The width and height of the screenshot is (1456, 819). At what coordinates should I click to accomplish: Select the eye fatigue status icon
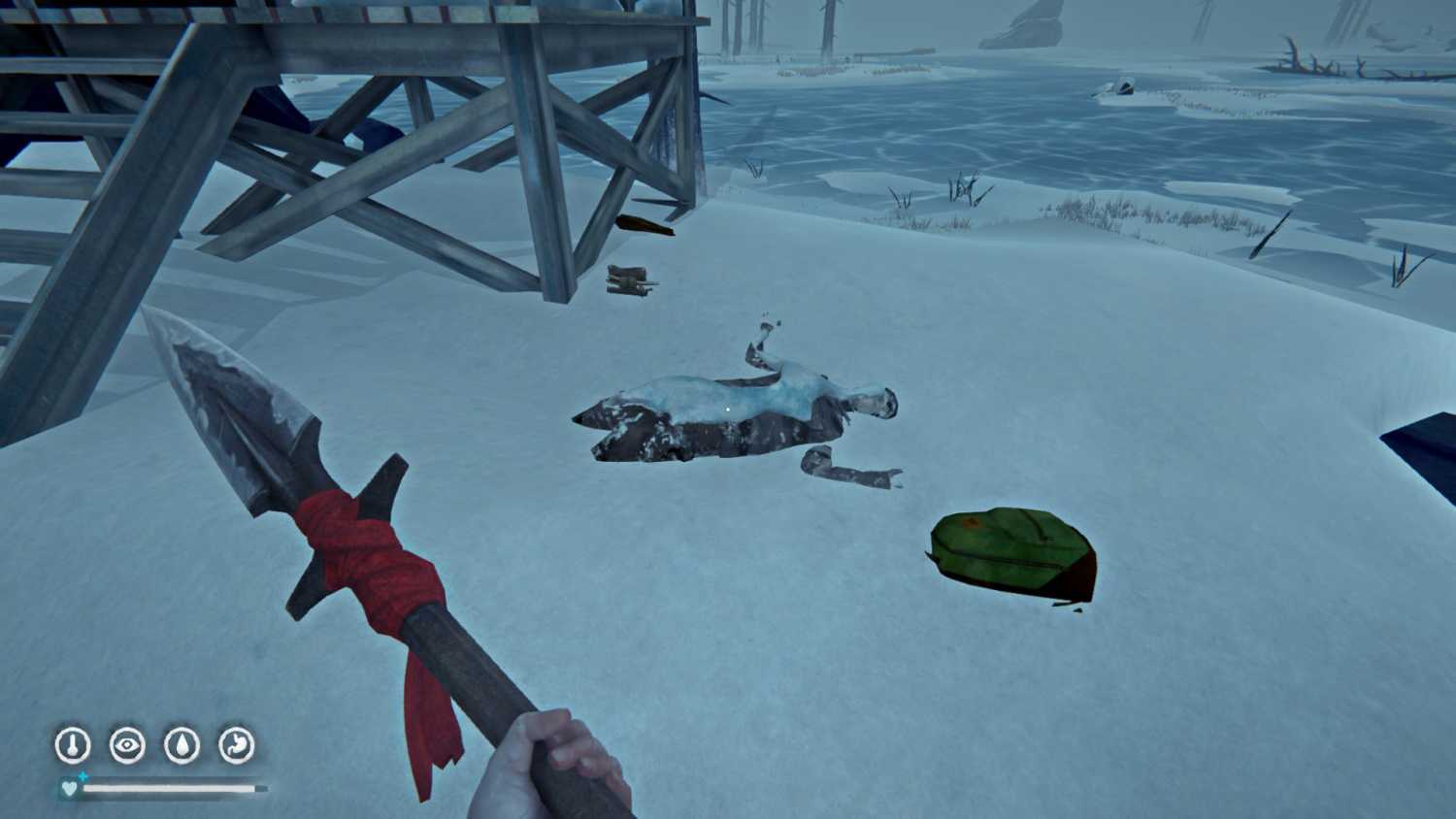coord(127,745)
